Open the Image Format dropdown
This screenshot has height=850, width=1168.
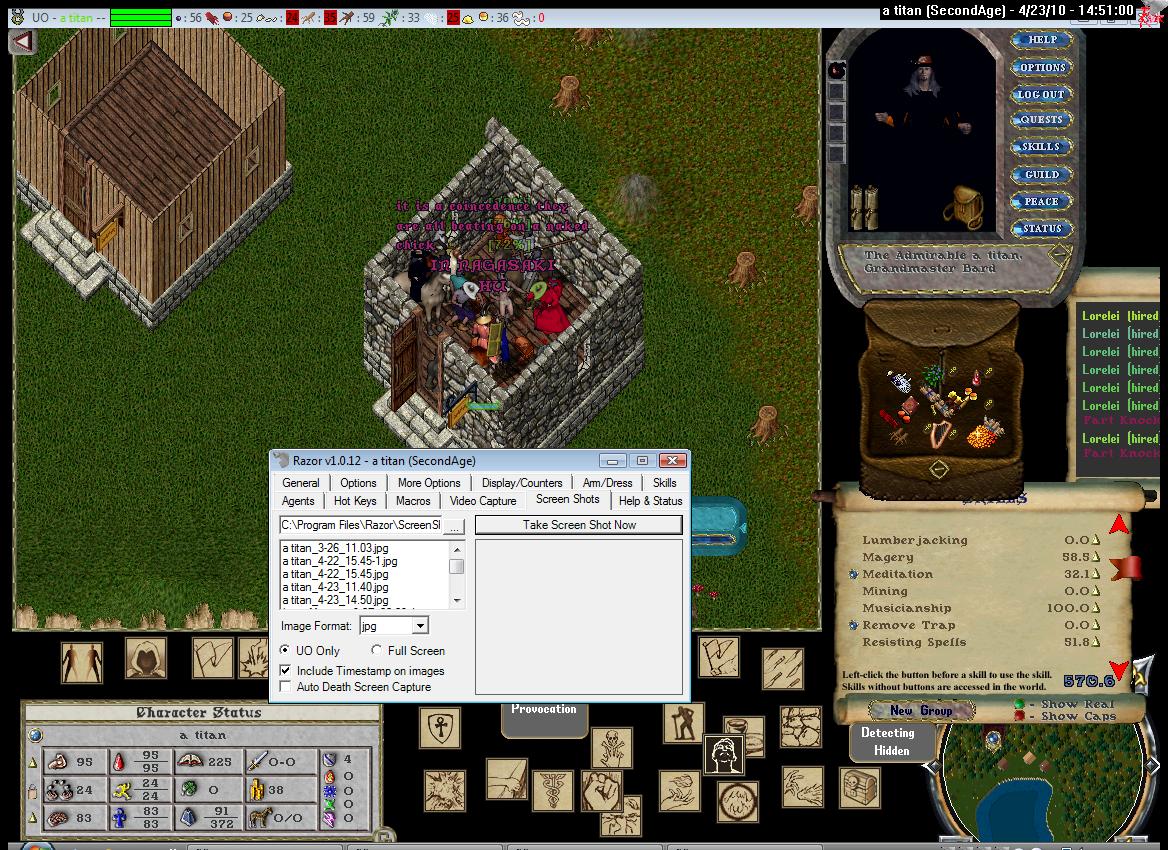click(x=420, y=626)
